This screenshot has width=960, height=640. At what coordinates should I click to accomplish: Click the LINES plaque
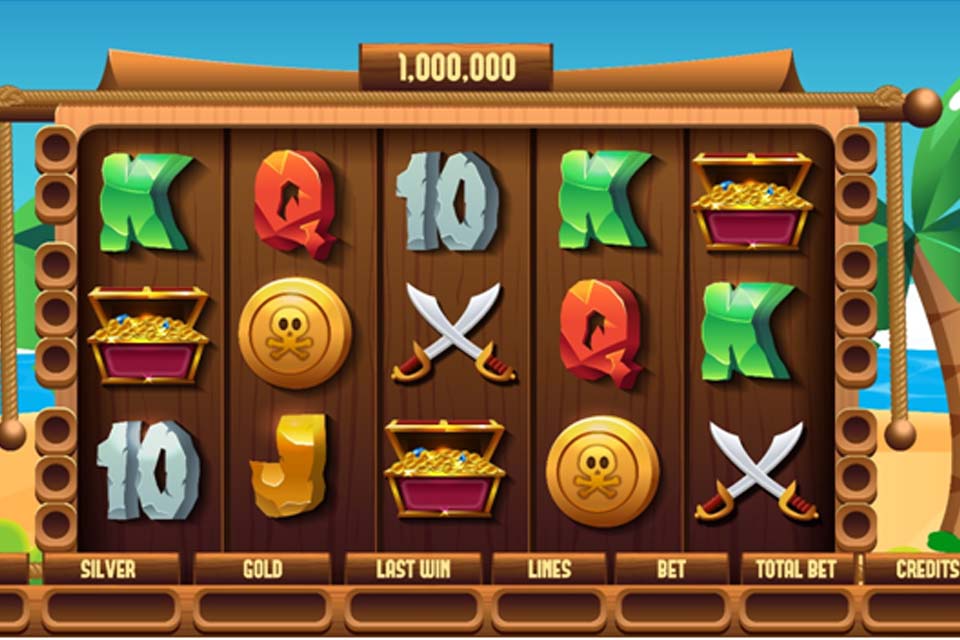coord(548,569)
